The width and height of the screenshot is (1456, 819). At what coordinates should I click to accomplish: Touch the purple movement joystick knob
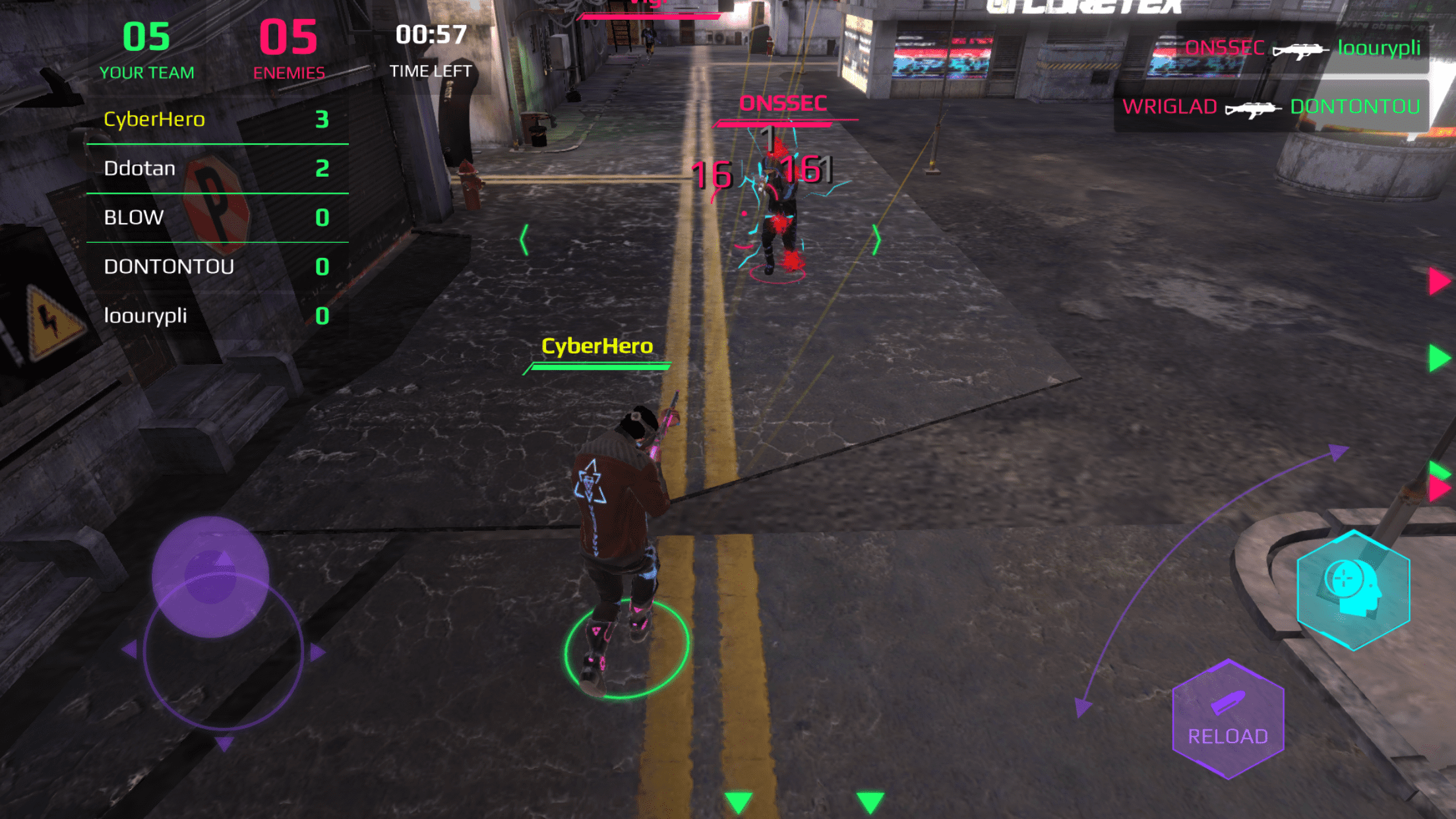coord(210,576)
